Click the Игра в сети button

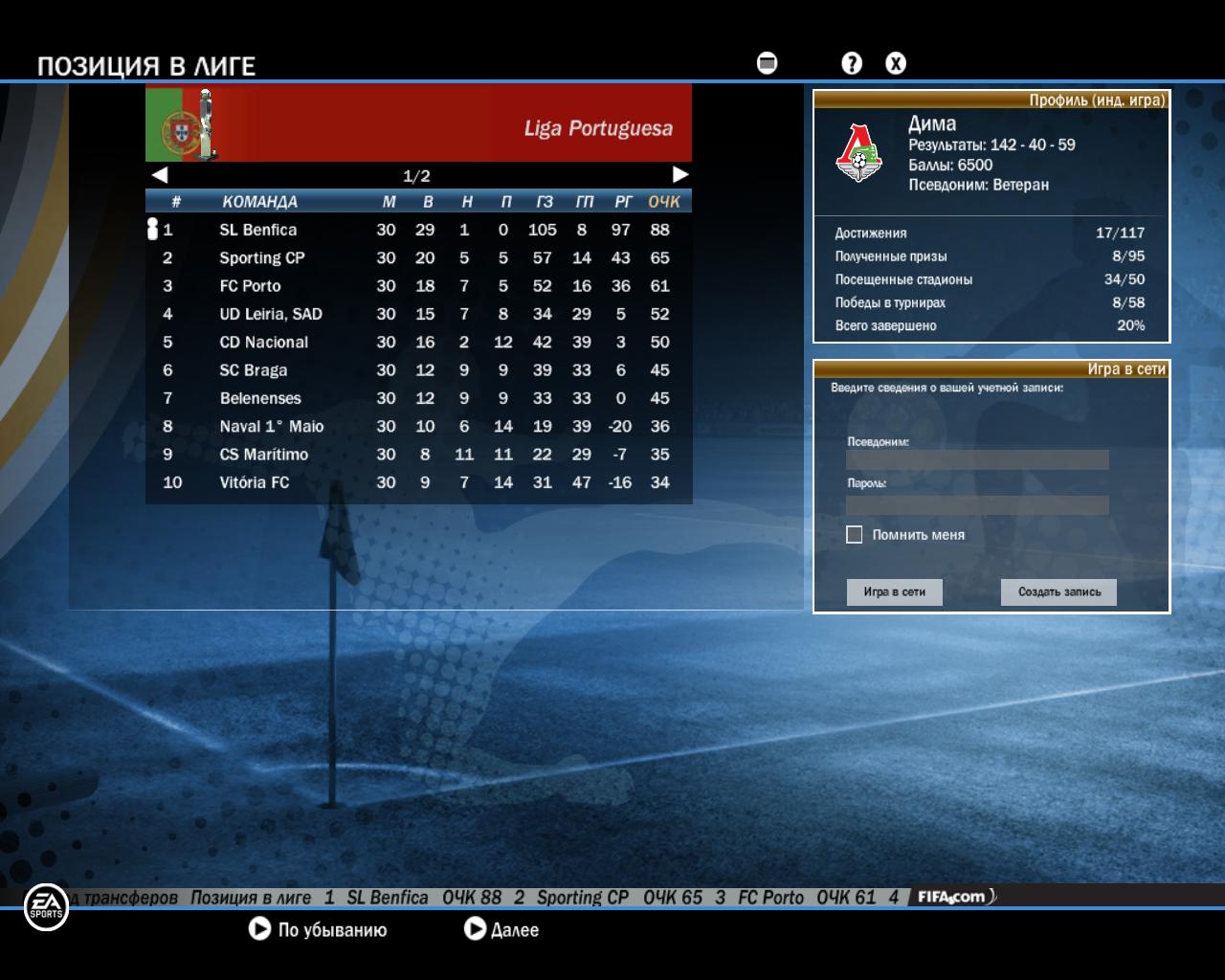[894, 591]
